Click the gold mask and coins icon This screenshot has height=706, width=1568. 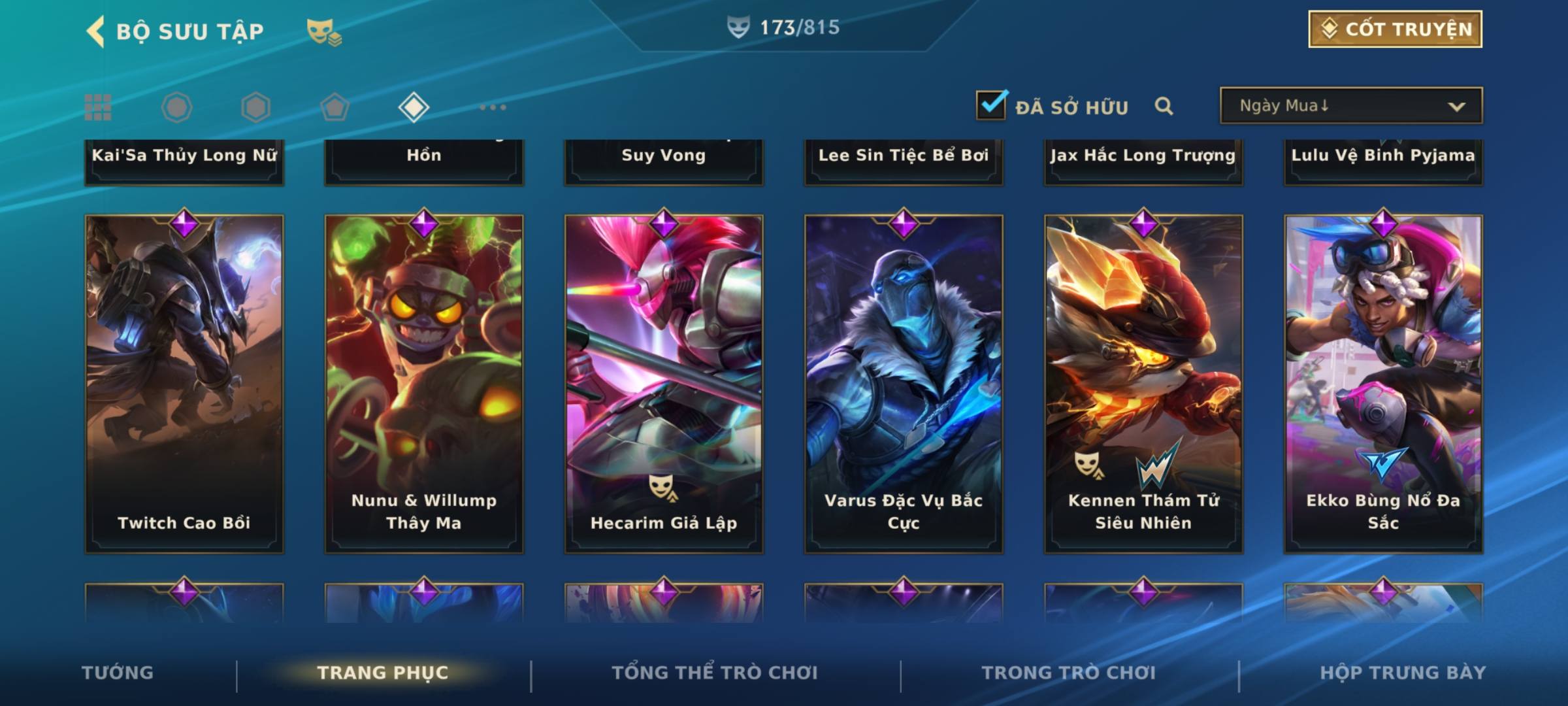[324, 32]
